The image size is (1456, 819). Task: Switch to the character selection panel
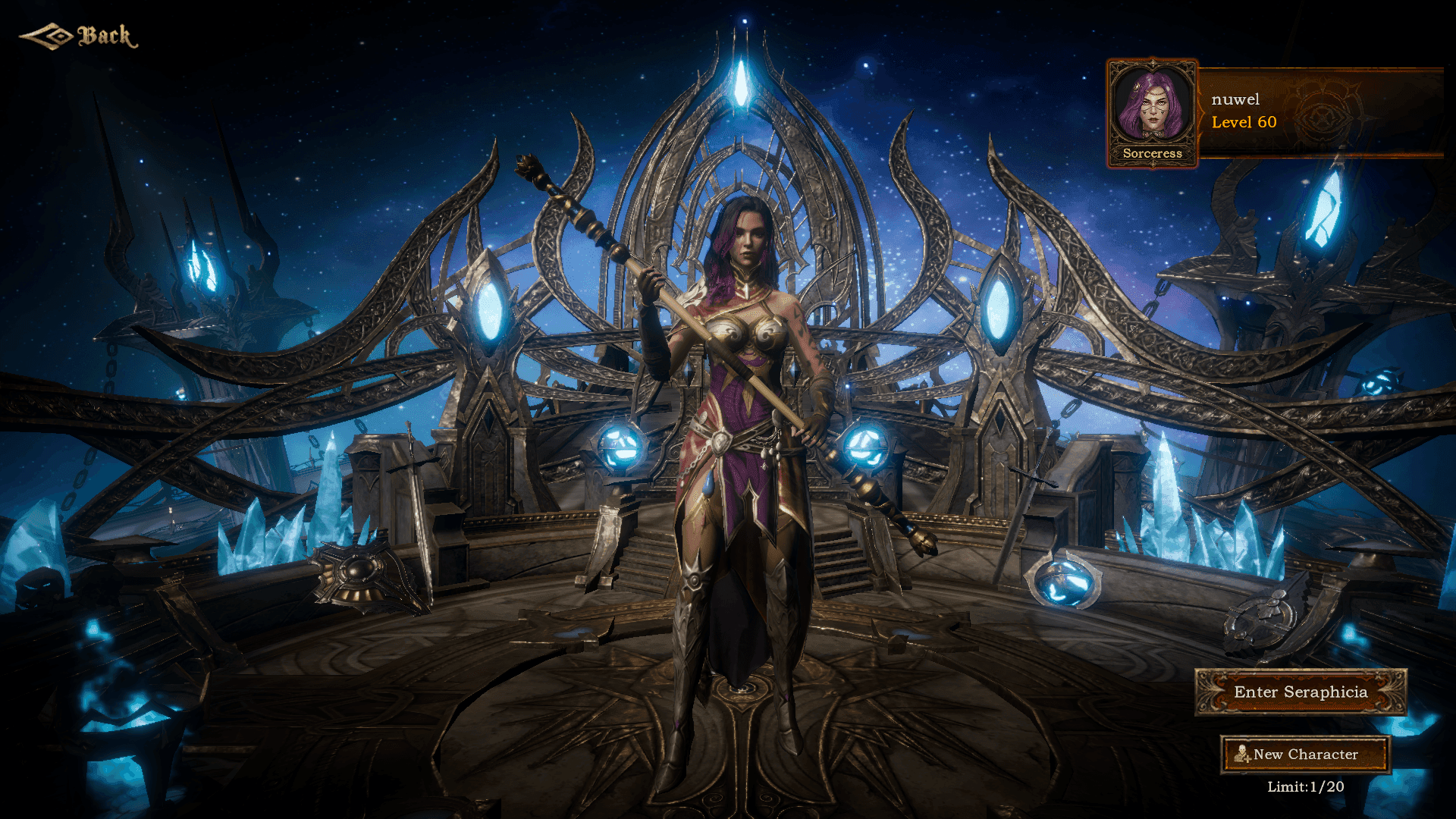[1274, 111]
